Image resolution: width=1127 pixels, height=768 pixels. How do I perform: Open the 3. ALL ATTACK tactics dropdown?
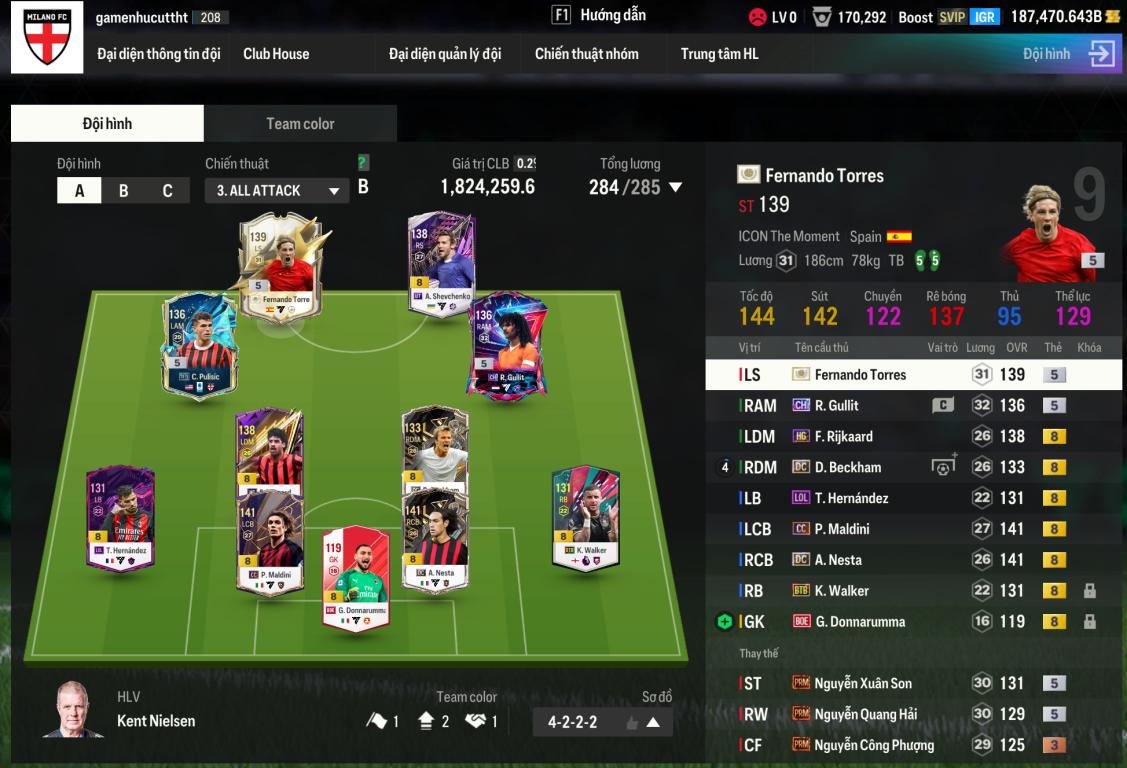[278, 191]
